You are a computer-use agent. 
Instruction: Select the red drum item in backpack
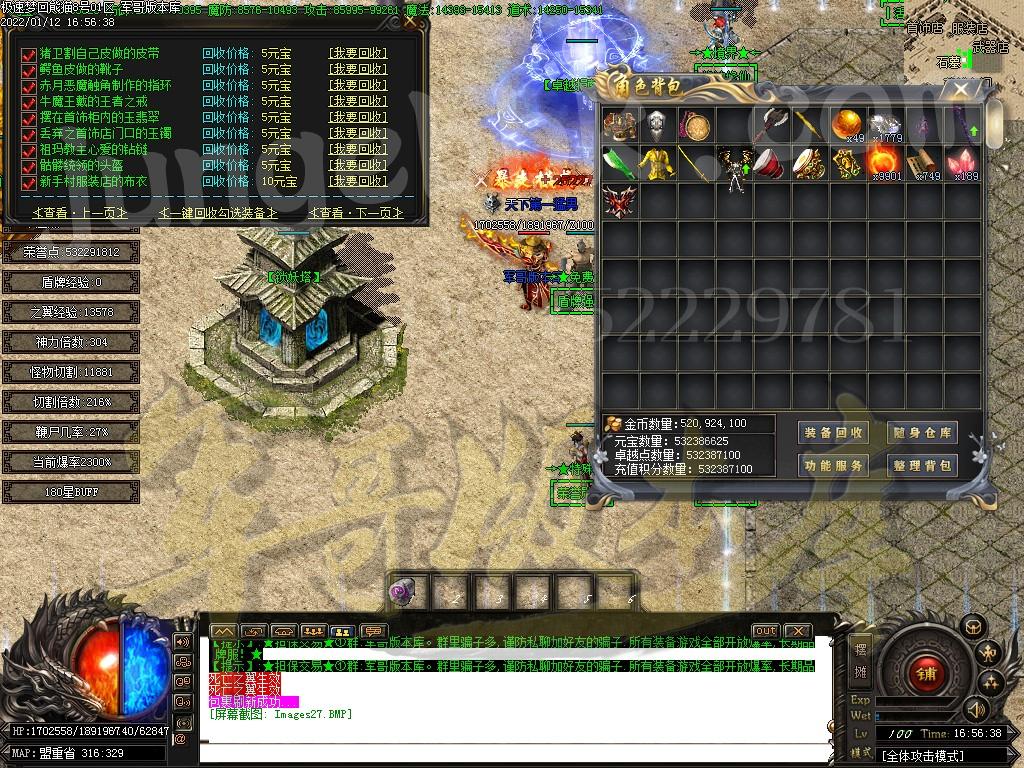point(771,162)
